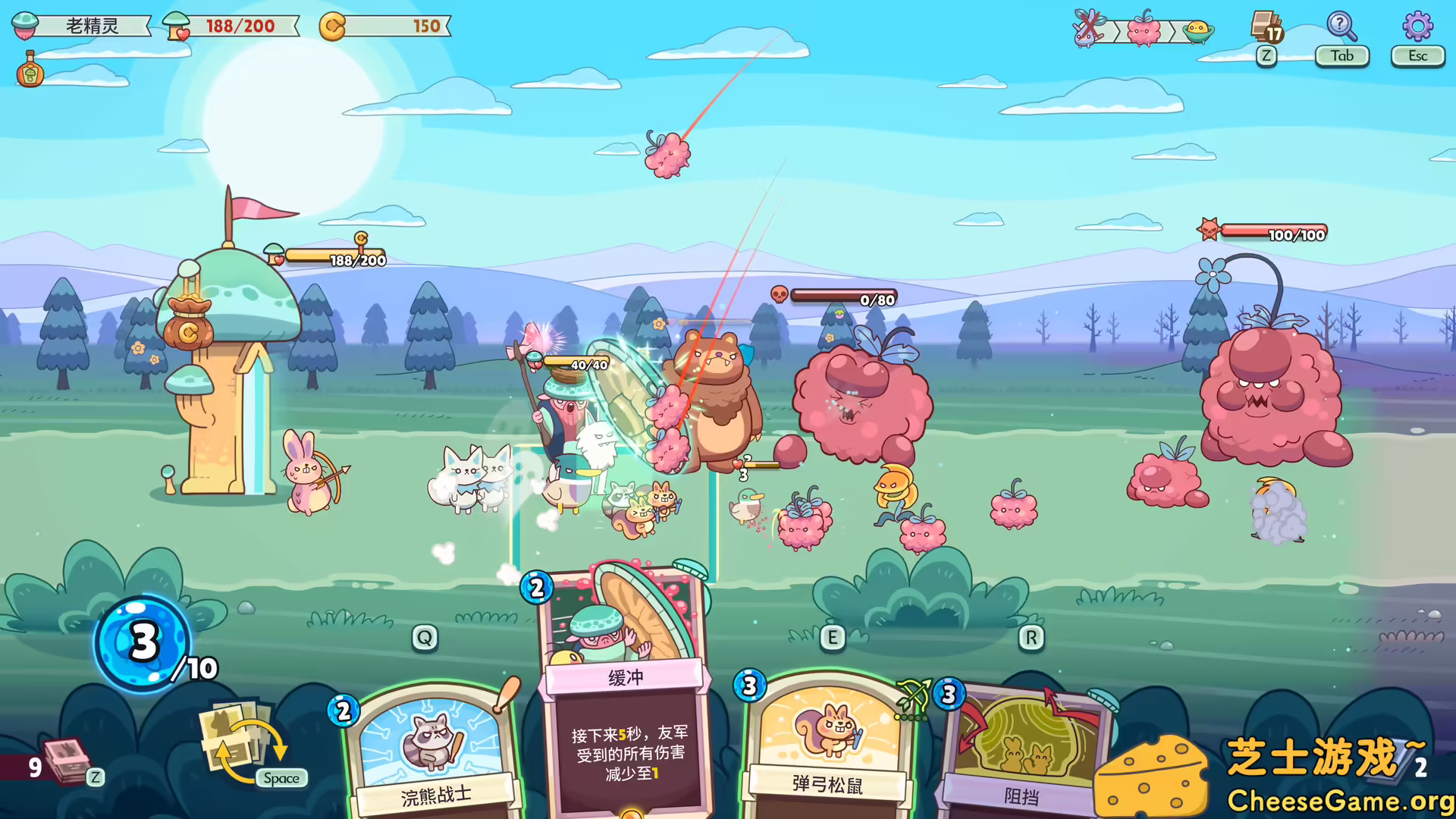
Task: Click the skull icon beside the 0/80 bar
Action: pyautogui.click(x=779, y=294)
